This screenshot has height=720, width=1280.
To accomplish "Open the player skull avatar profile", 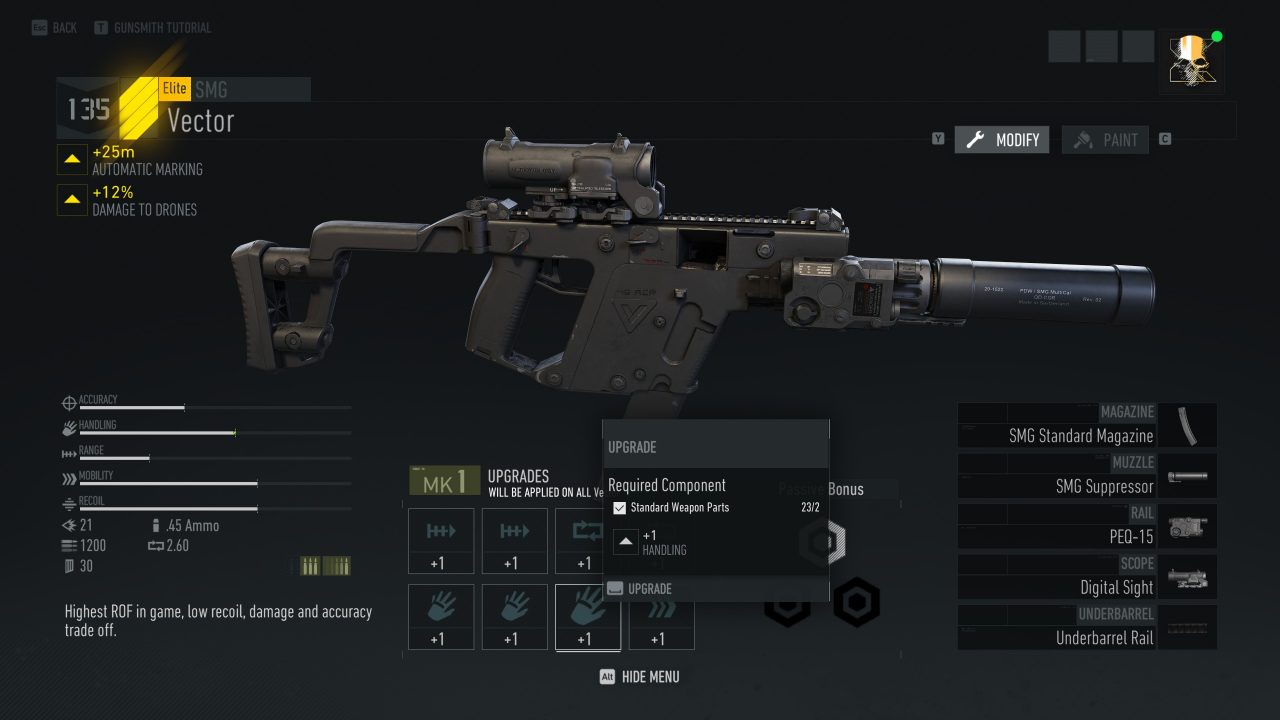I will point(1191,61).
